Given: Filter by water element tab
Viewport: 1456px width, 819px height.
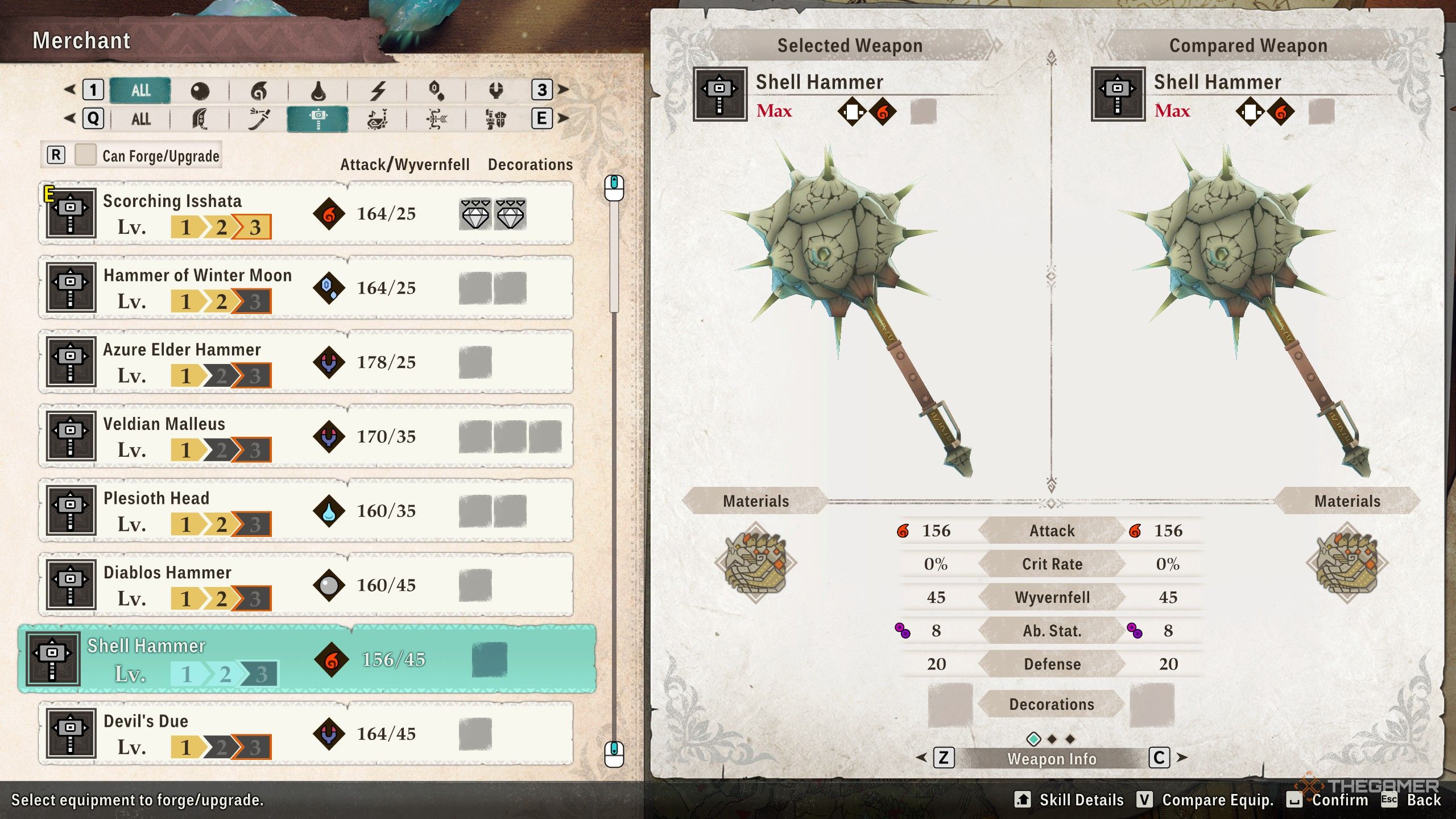Looking at the screenshot, I should point(318,90).
